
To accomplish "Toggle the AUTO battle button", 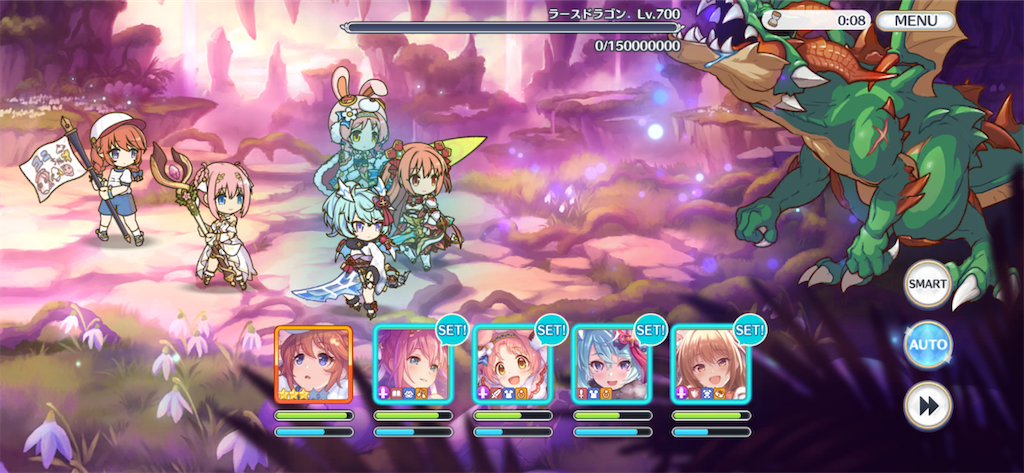I will click(x=928, y=346).
